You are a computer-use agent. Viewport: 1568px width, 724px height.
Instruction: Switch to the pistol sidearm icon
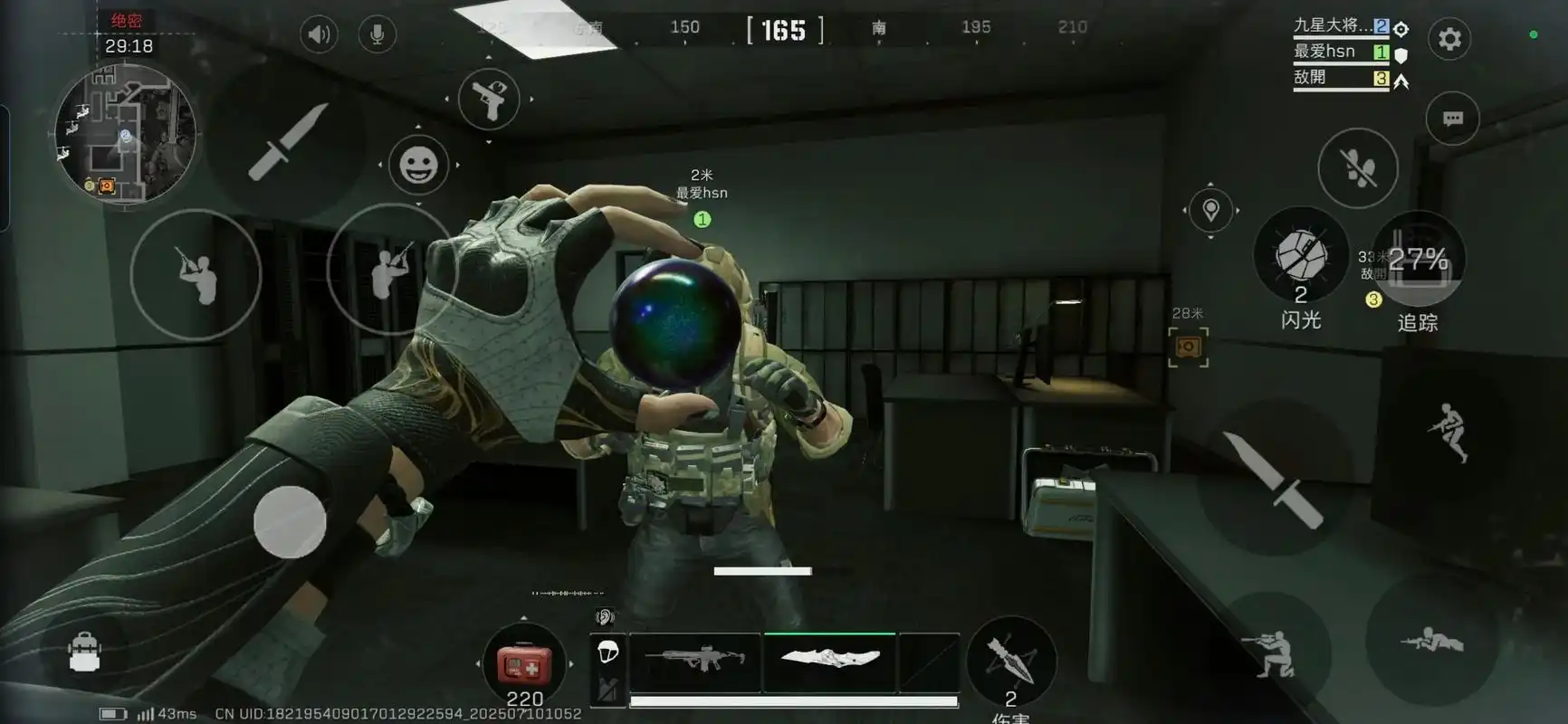[x=489, y=100]
